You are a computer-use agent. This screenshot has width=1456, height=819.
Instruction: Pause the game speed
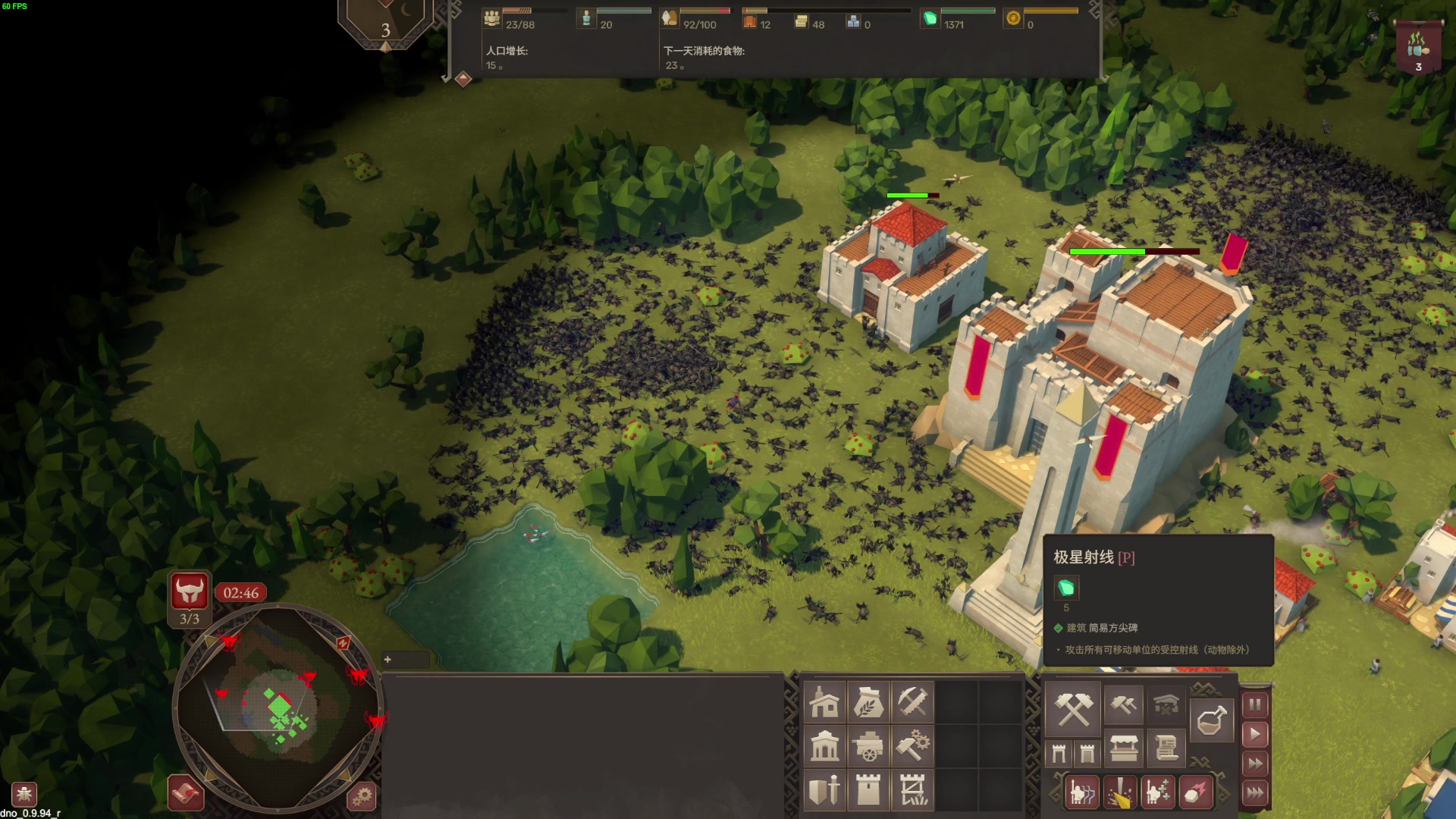tap(1255, 705)
